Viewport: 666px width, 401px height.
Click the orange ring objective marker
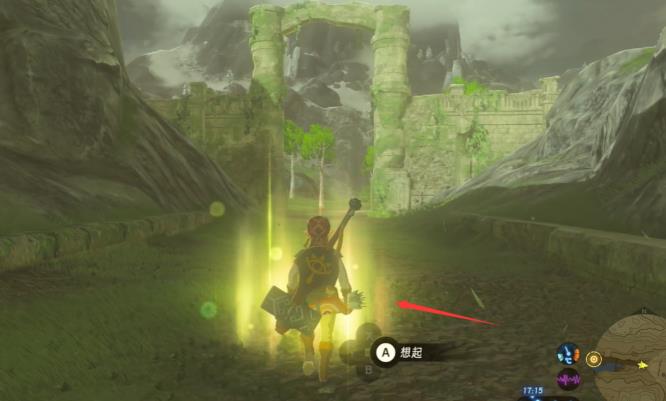(593, 357)
